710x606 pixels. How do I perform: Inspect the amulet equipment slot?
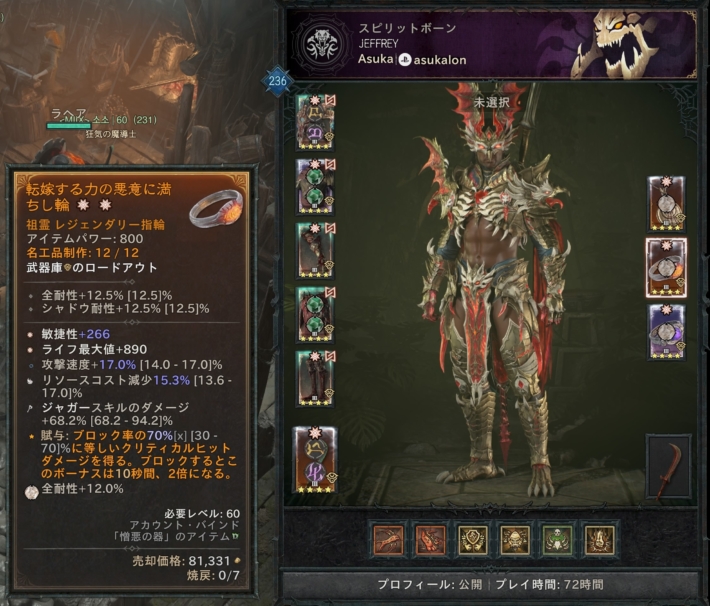(666, 203)
